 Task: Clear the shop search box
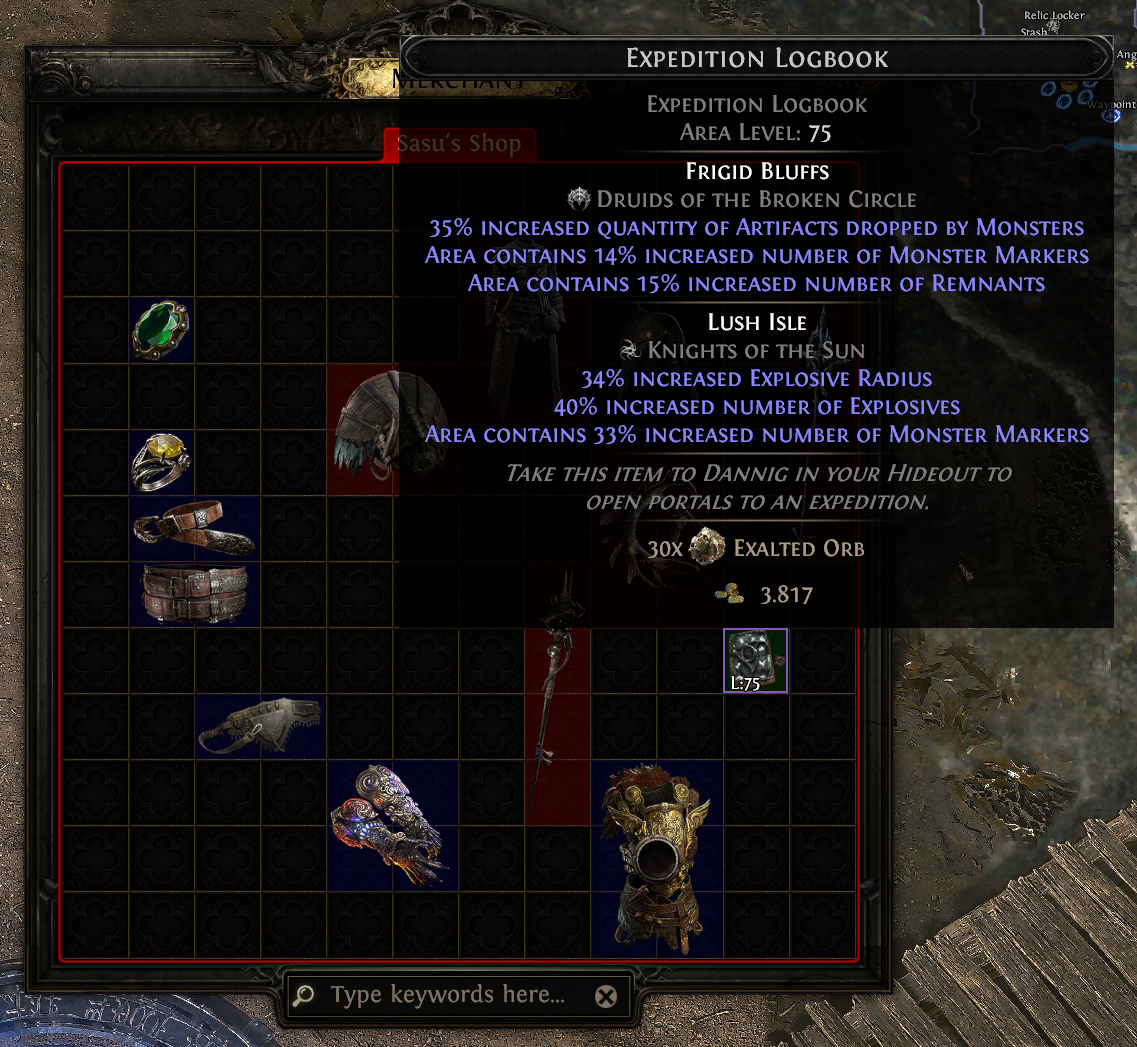tap(605, 996)
